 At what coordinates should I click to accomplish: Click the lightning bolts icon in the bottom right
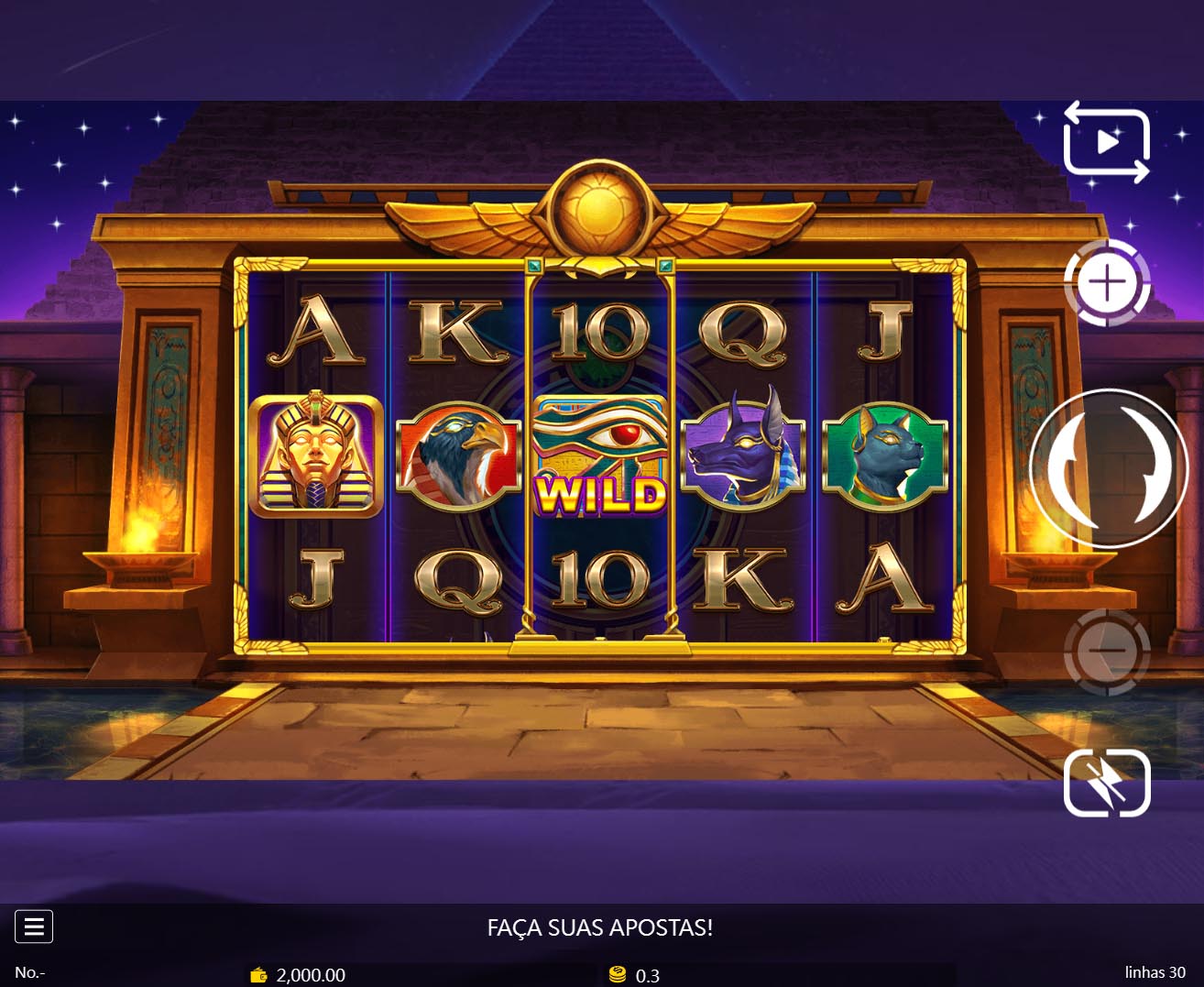point(1107,784)
